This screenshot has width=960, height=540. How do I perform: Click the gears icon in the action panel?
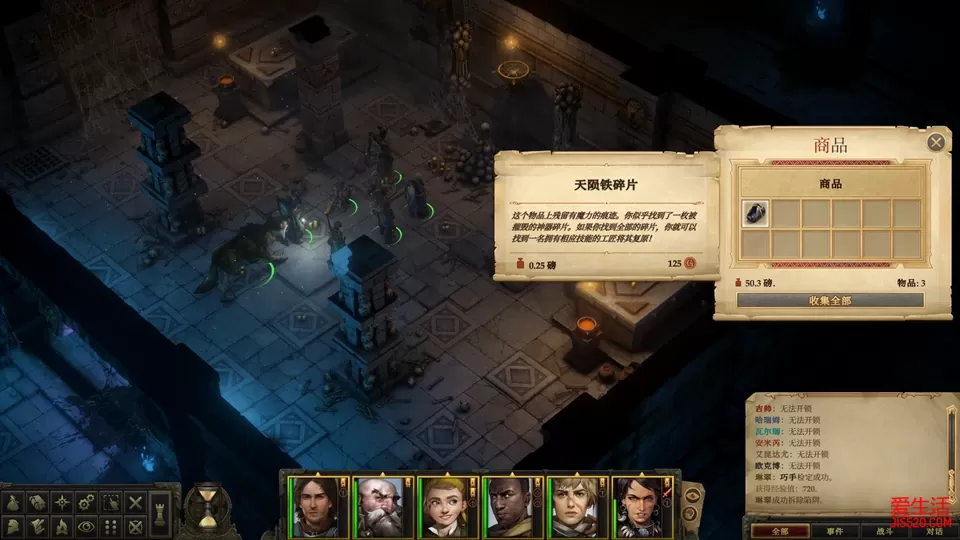pyautogui.click(x=87, y=501)
